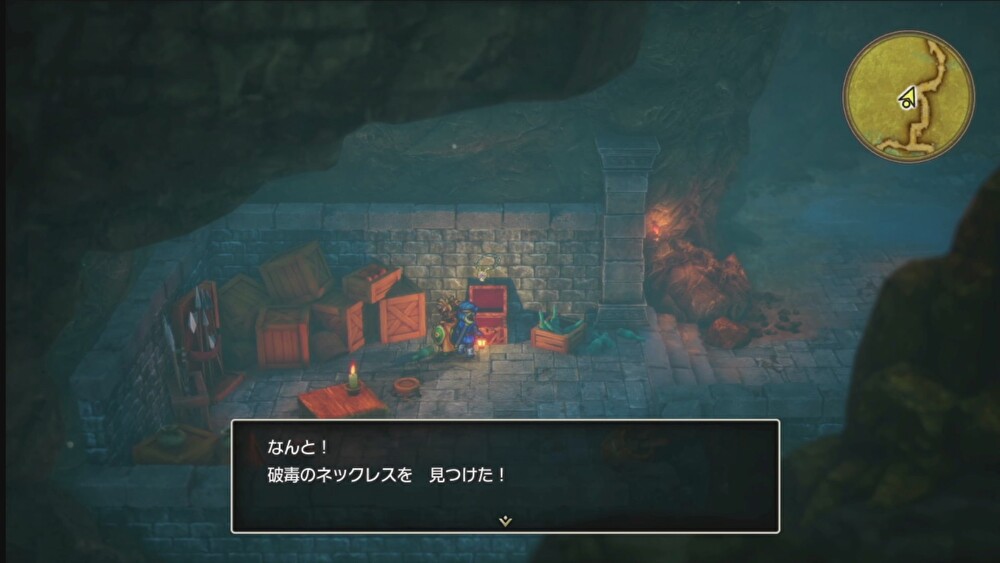Advance dialogue with the down arrow indicator
The width and height of the screenshot is (1000, 563).
505,521
